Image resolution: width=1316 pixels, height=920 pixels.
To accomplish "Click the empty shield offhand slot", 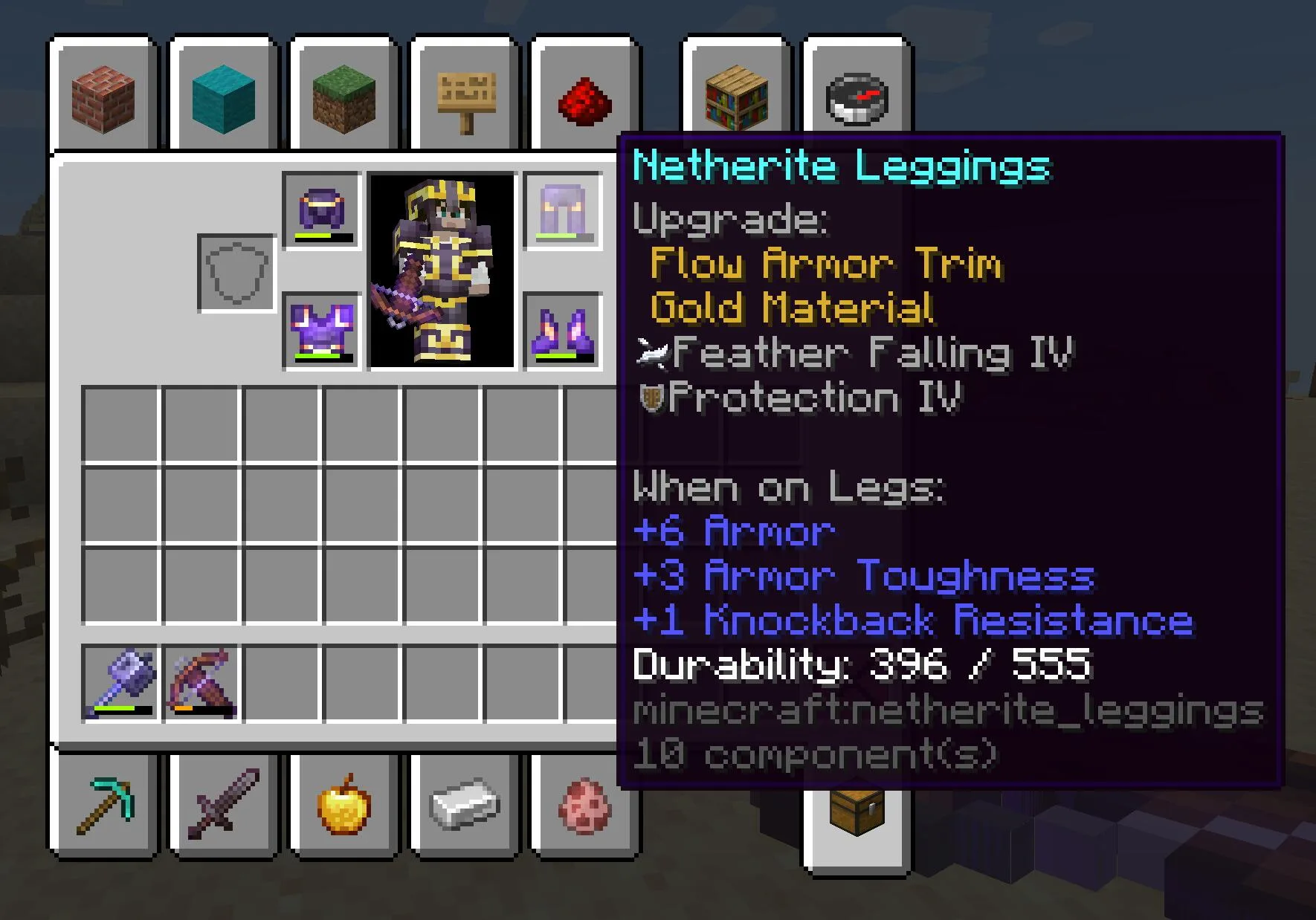I will pyautogui.click(x=236, y=273).
